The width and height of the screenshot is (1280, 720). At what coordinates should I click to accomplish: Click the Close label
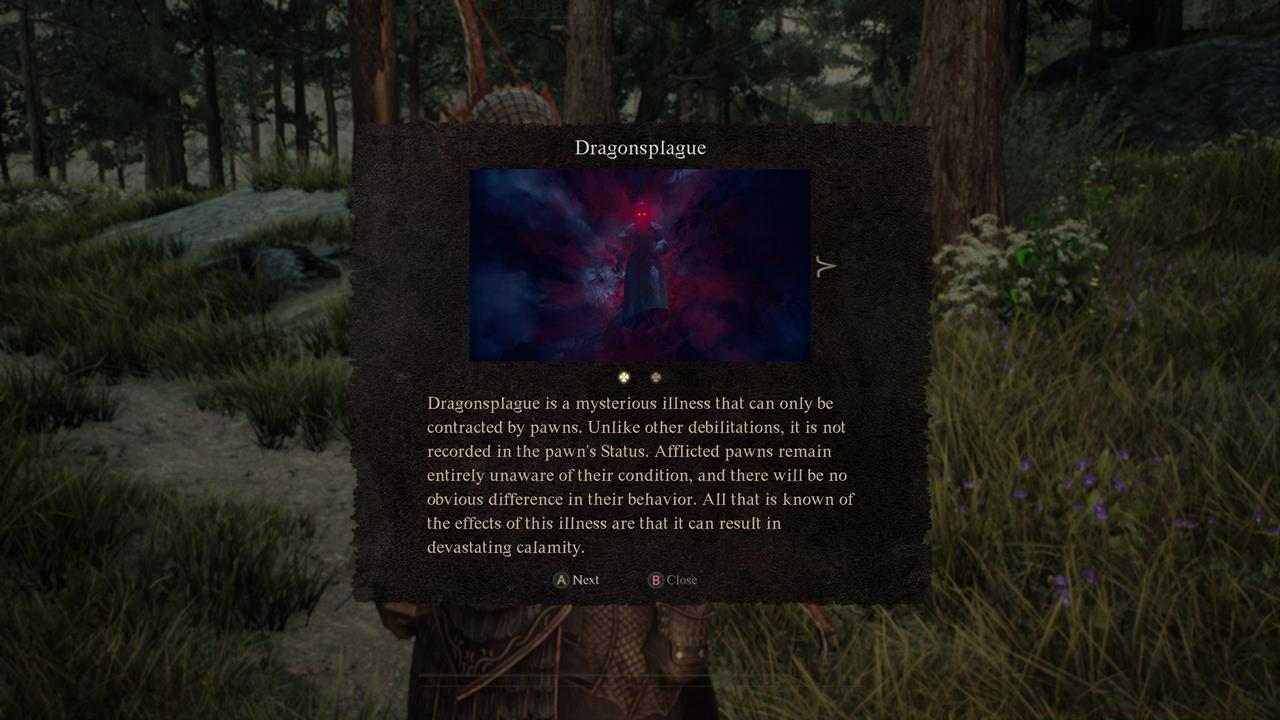[681, 580]
